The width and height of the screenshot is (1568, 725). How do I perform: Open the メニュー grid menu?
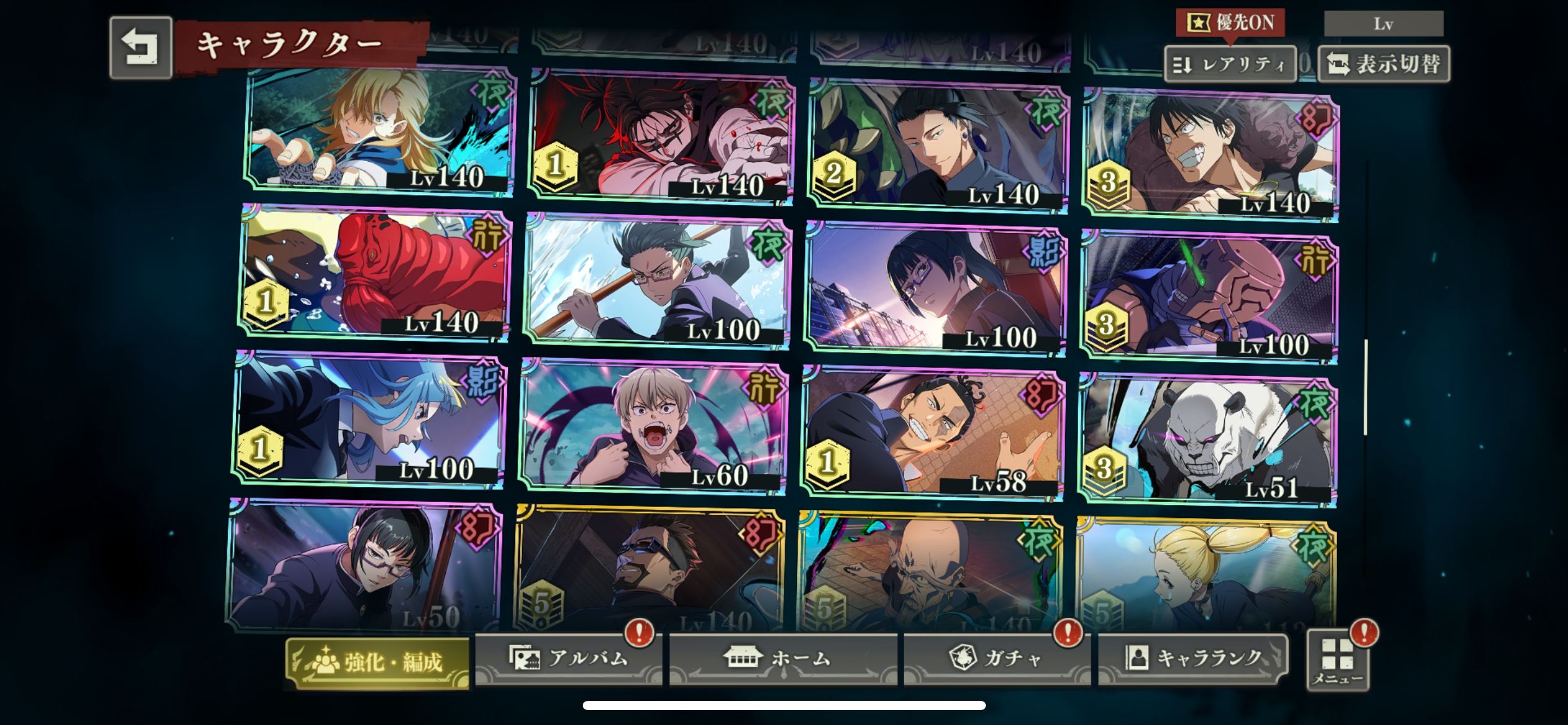point(1338,661)
